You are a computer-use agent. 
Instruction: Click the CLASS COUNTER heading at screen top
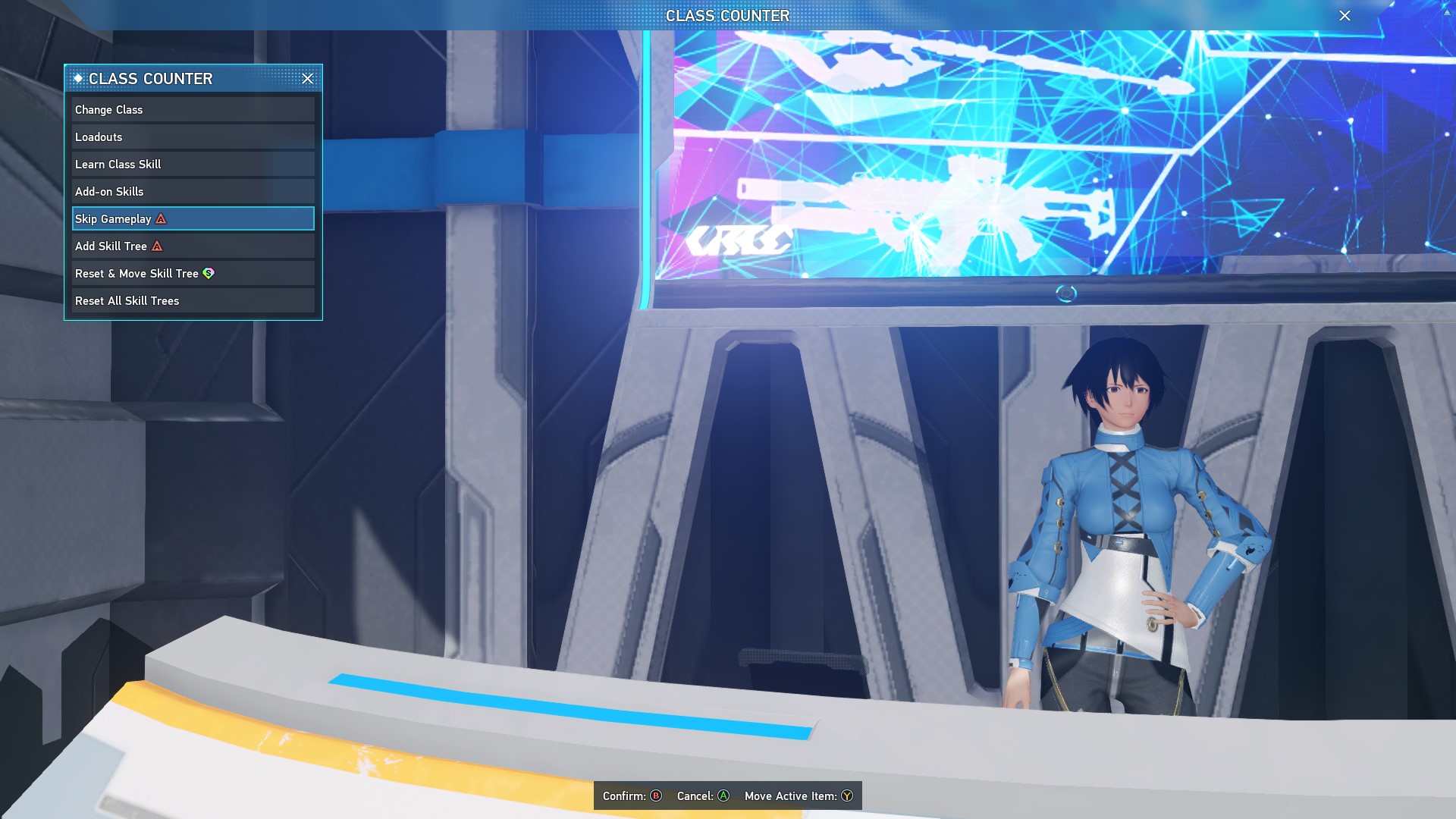coord(726,15)
